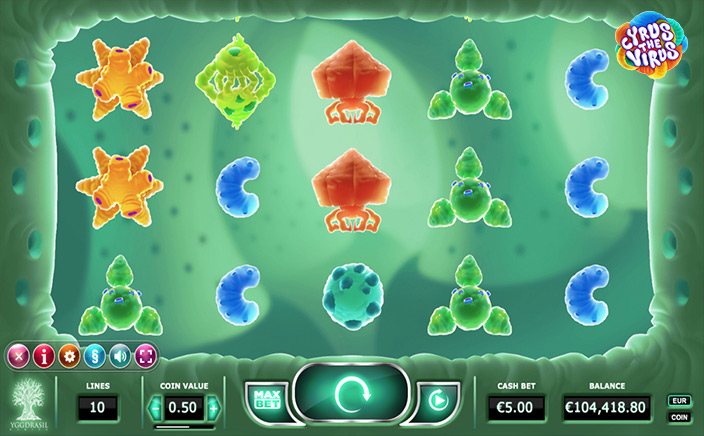This screenshot has height=436, width=704.
Task: Decrease the coin value with left arrow
Action: point(155,408)
